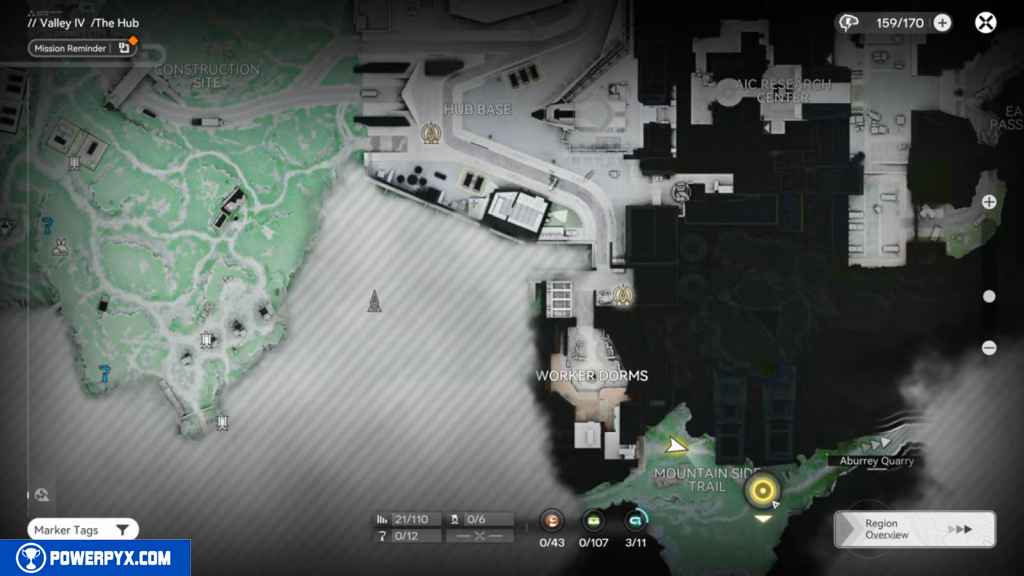1024x576 pixels.
Task: Visit the PowerPyx.com watermark logo
Action: coord(95,558)
